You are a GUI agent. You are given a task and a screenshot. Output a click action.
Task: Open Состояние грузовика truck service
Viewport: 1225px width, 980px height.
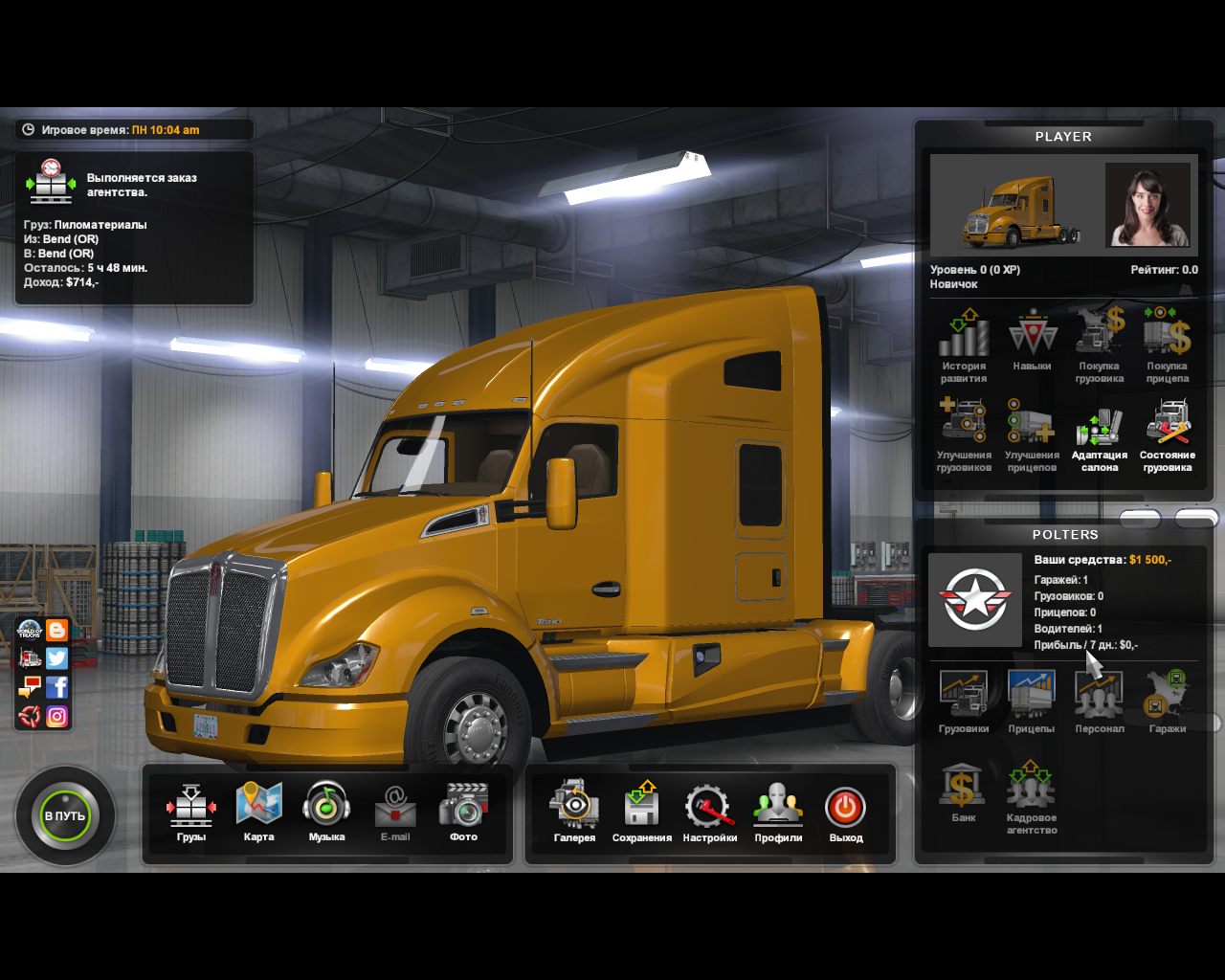(x=1168, y=434)
